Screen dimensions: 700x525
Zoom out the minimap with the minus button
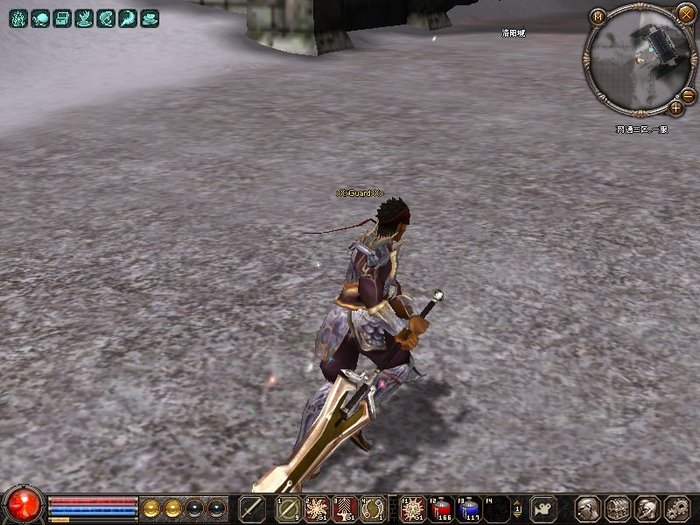[x=688, y=93]
